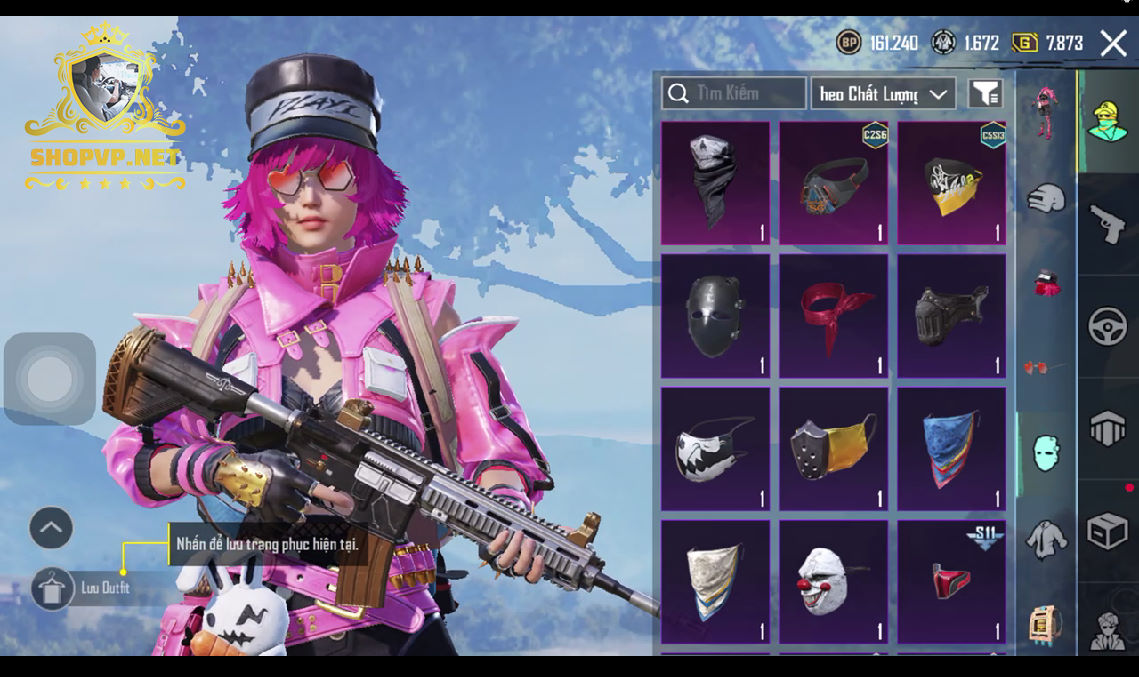Select the black full-face mask
This screenshot has width=1139, height=677.
pyautogui.click(x=715, y=316)
